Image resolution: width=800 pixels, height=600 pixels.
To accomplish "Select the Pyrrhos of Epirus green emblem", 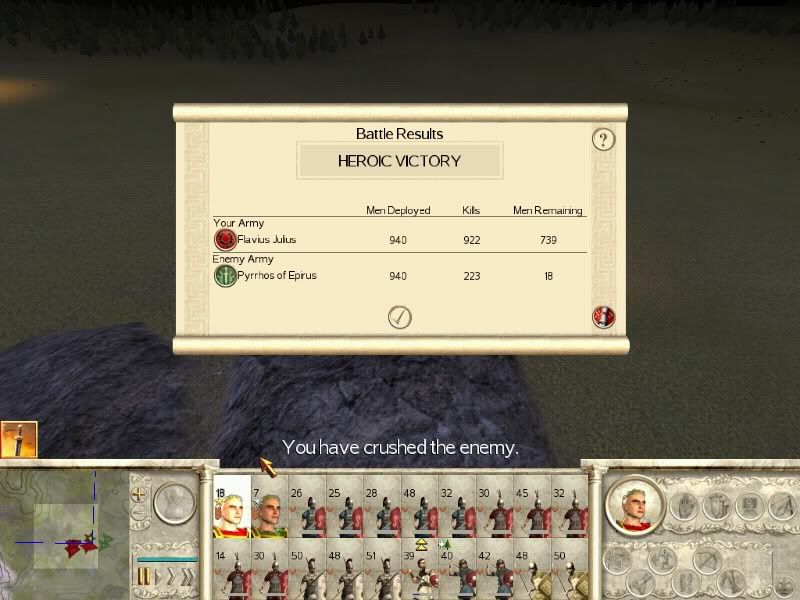I will click(225, 276).
